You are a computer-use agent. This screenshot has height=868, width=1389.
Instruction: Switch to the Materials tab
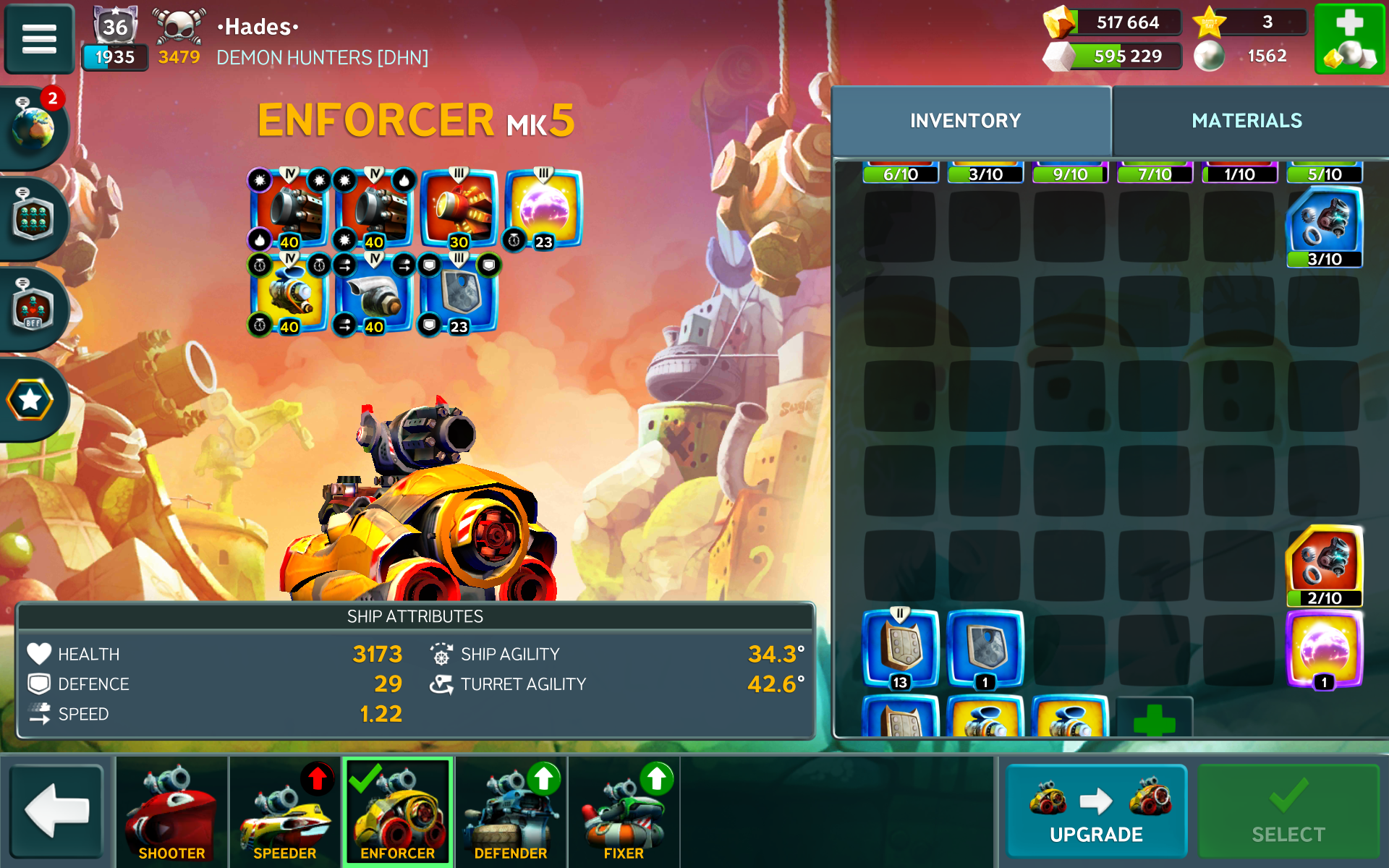(1246, 121)
